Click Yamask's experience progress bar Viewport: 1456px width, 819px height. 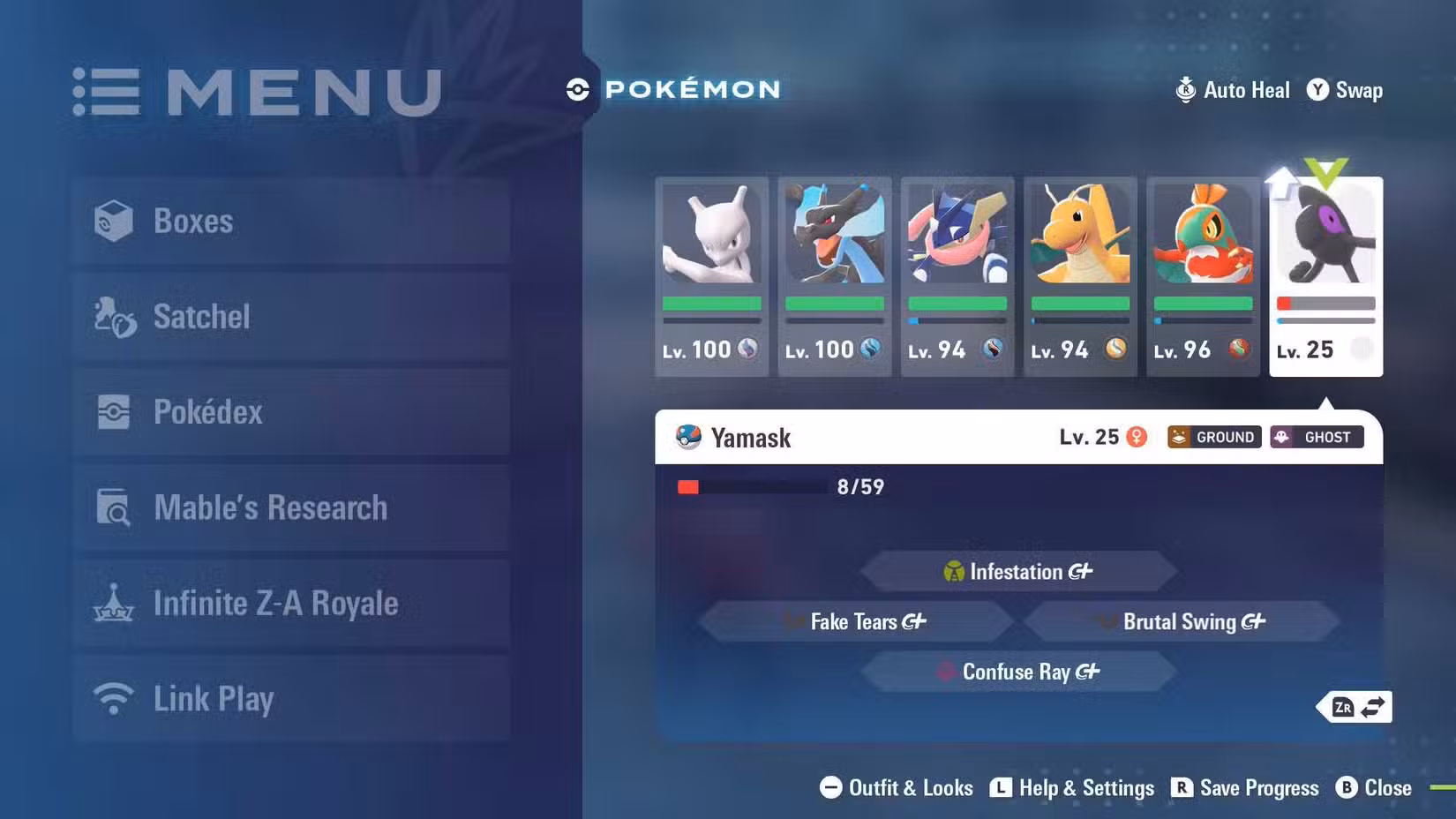click(x=750, y=485)
